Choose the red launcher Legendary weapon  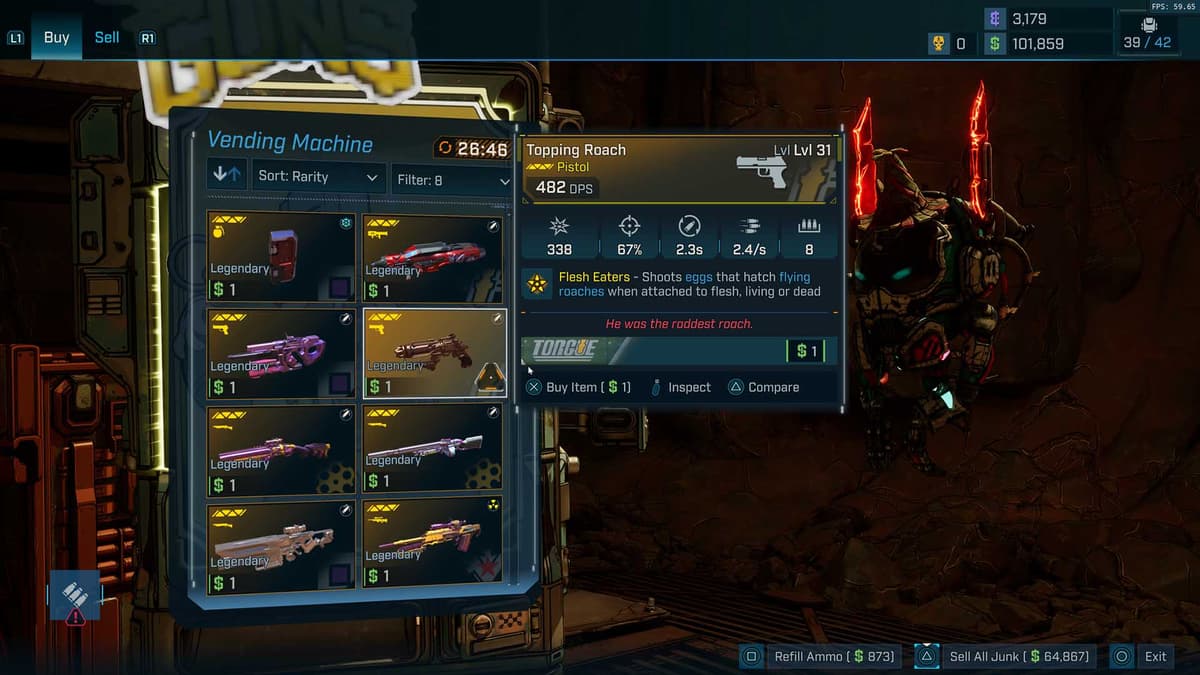(434, 258)
